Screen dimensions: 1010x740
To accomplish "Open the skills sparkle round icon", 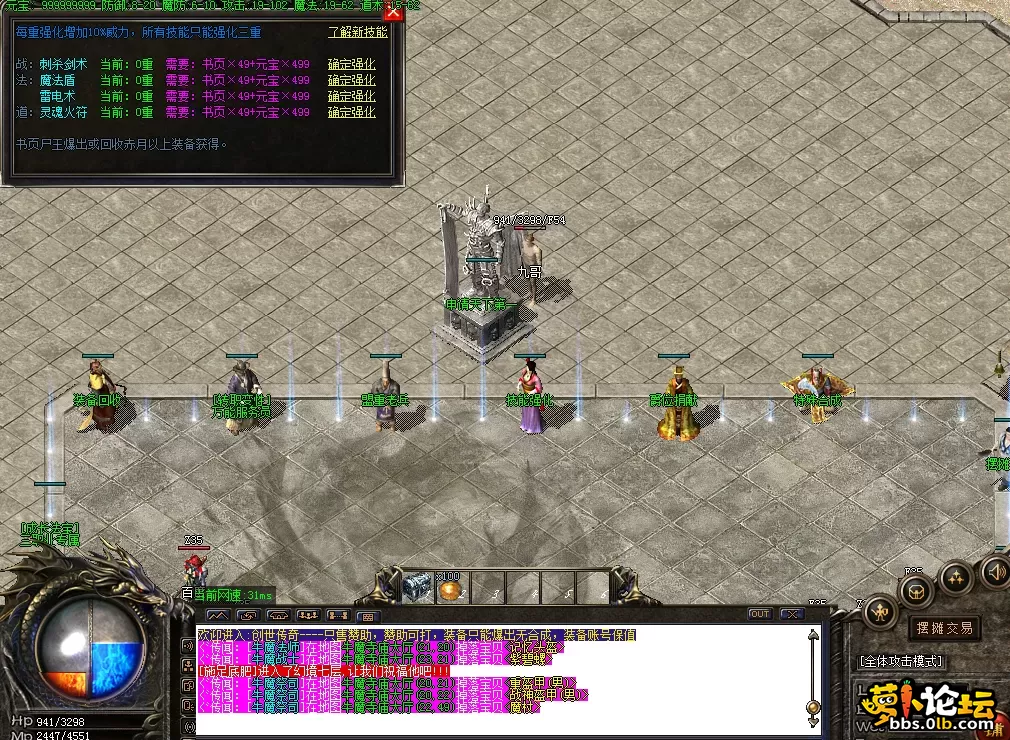I will 956,577.
